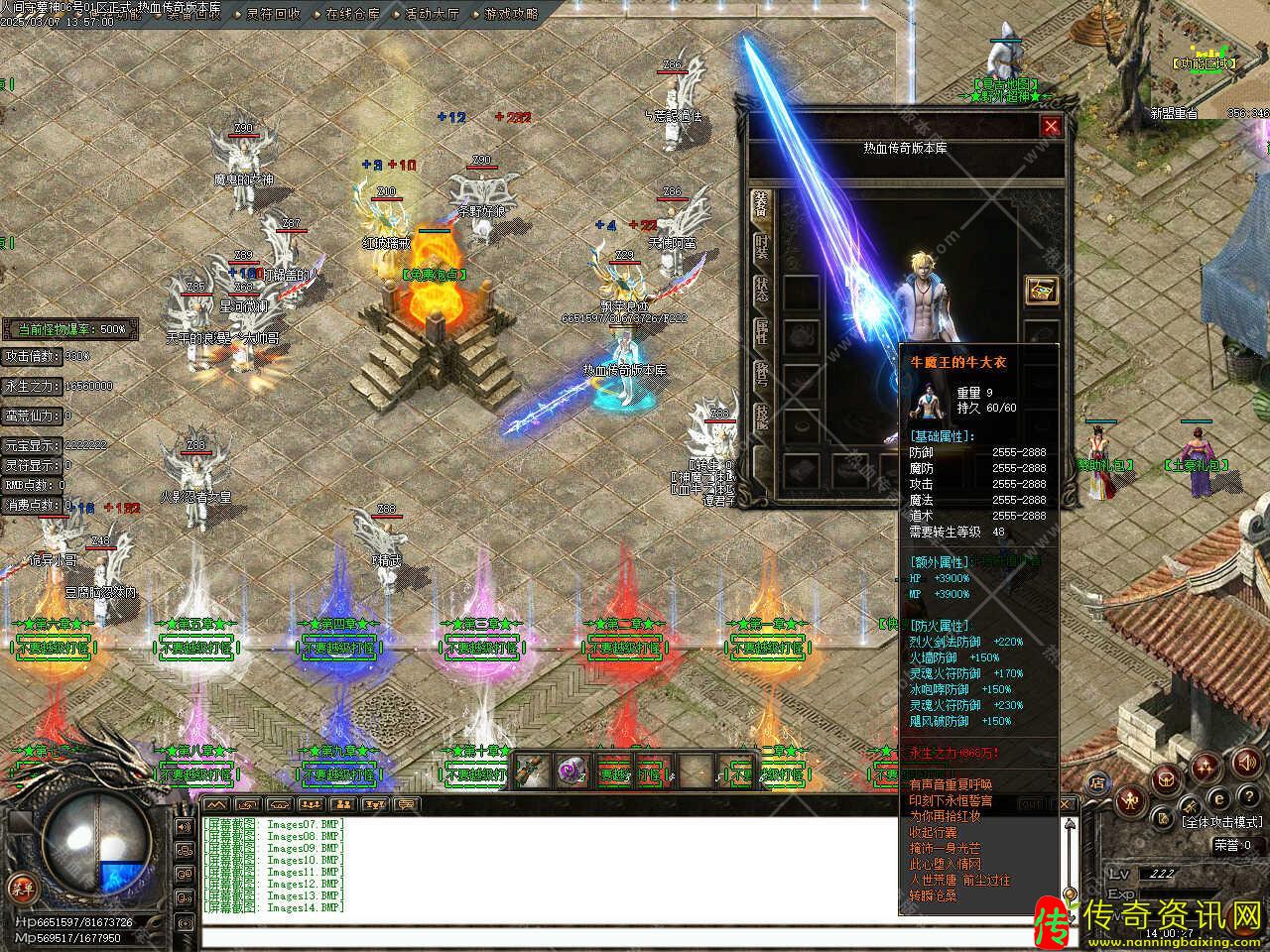The width and height of the screenshot is (1270, 952).
Task: Open 灵符回收 from the top menu
Action: [x=274, y=14]
